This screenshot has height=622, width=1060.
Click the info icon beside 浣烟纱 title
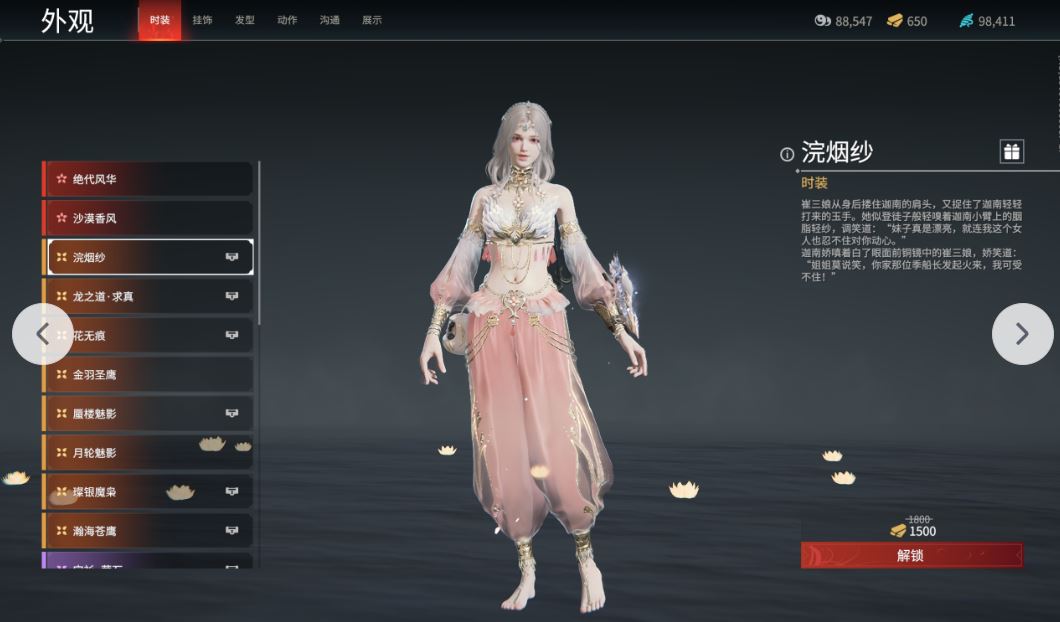(787, 154)
